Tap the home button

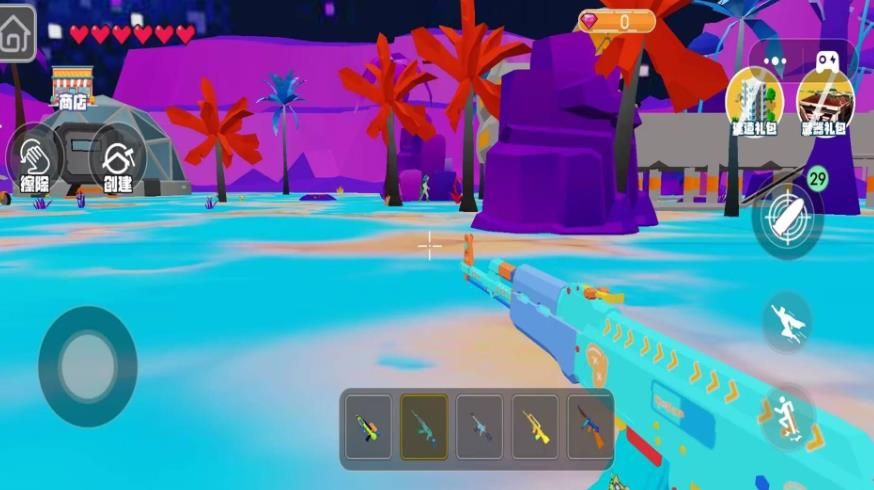tap(17, 33)
